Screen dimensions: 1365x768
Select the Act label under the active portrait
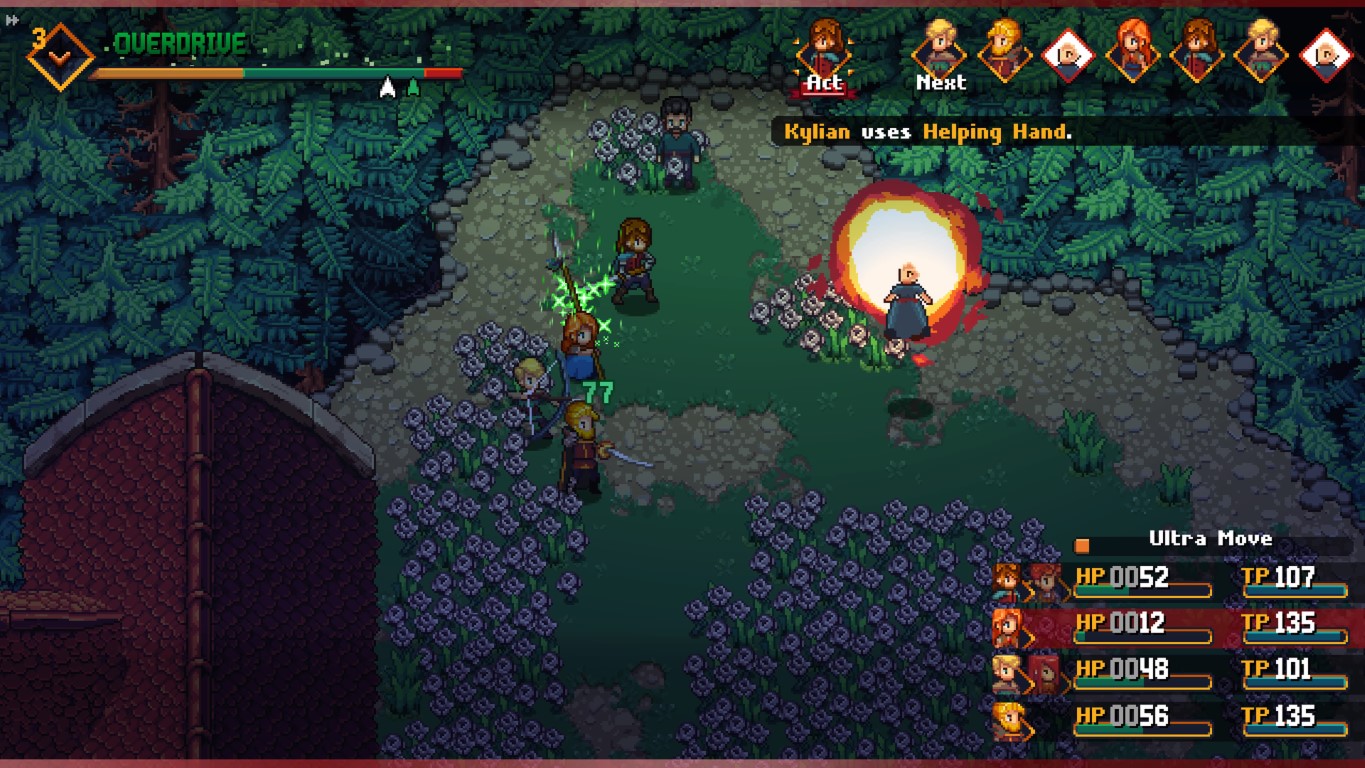pos(823,84)
